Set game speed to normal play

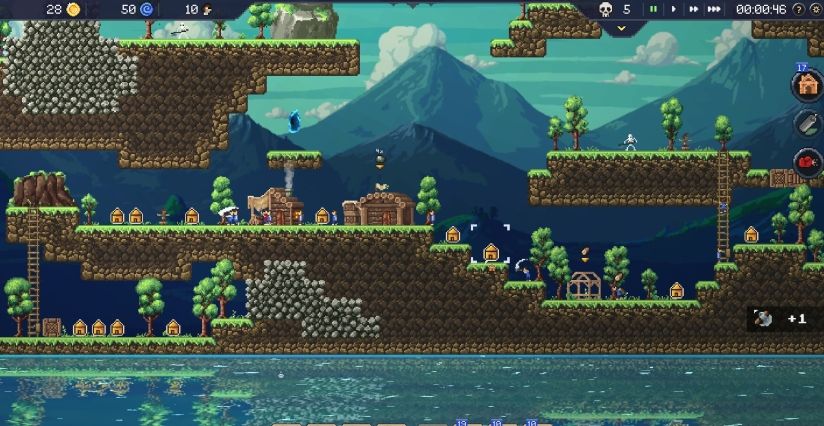673,9
